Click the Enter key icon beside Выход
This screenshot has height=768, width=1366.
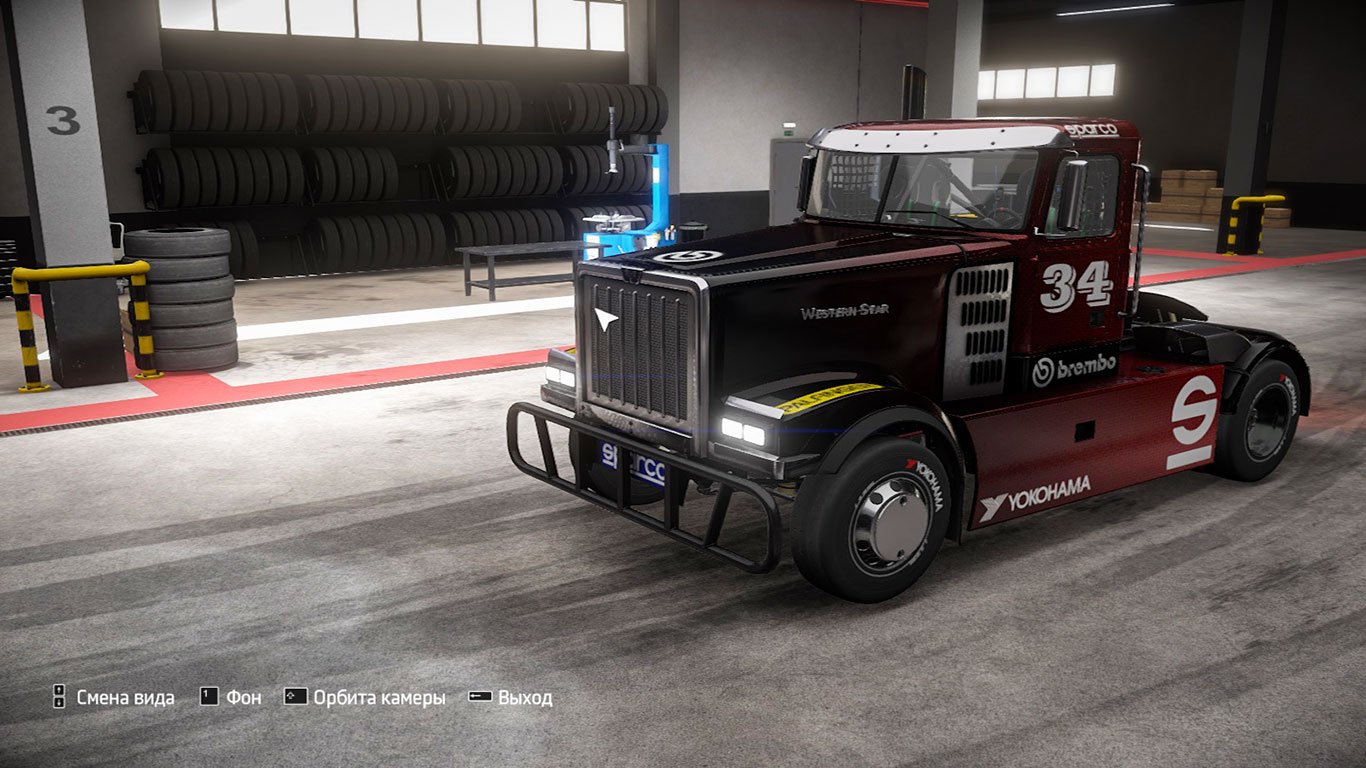point(479,696)
